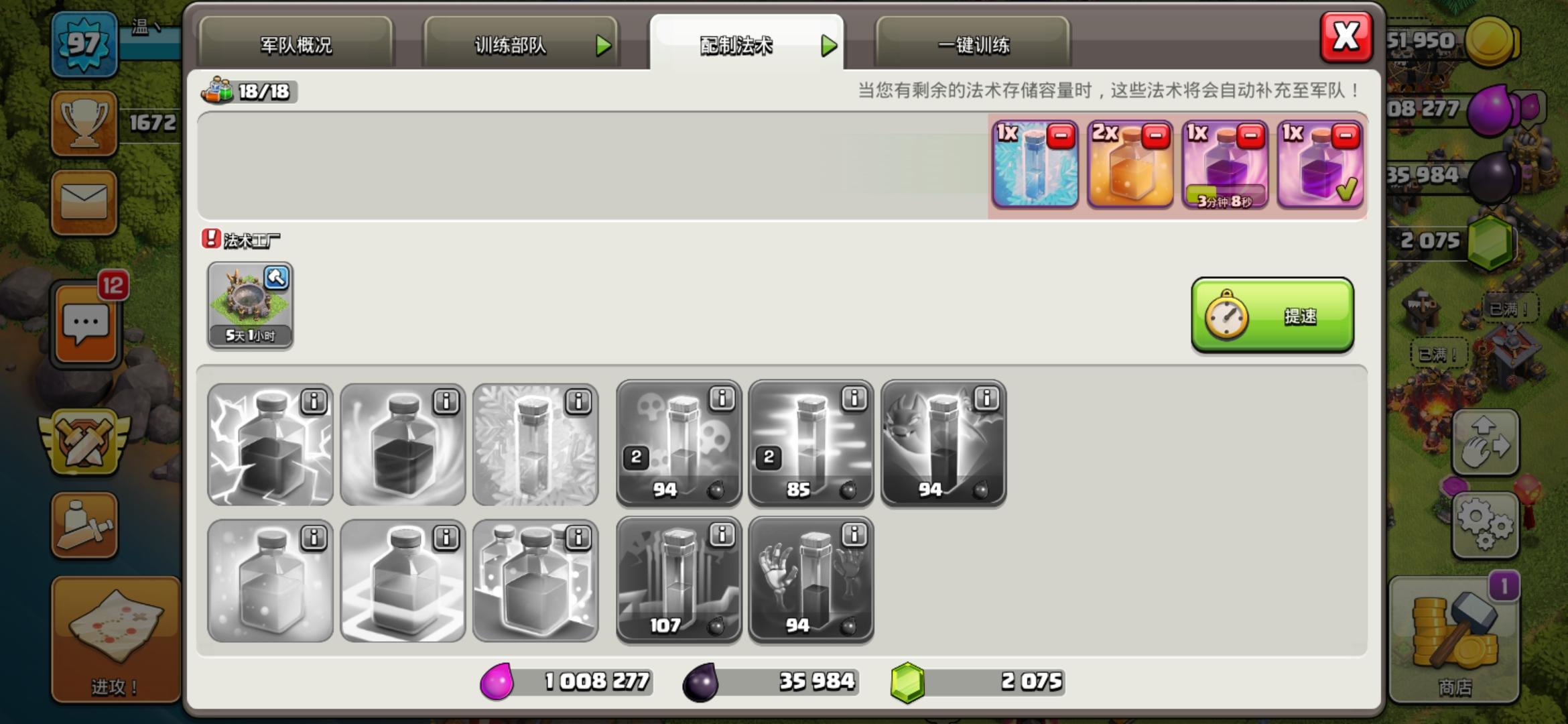The height and width of the screenshot is (724, 1568).
Task: Open the clan chat messages panel
Action: point(85,320)
